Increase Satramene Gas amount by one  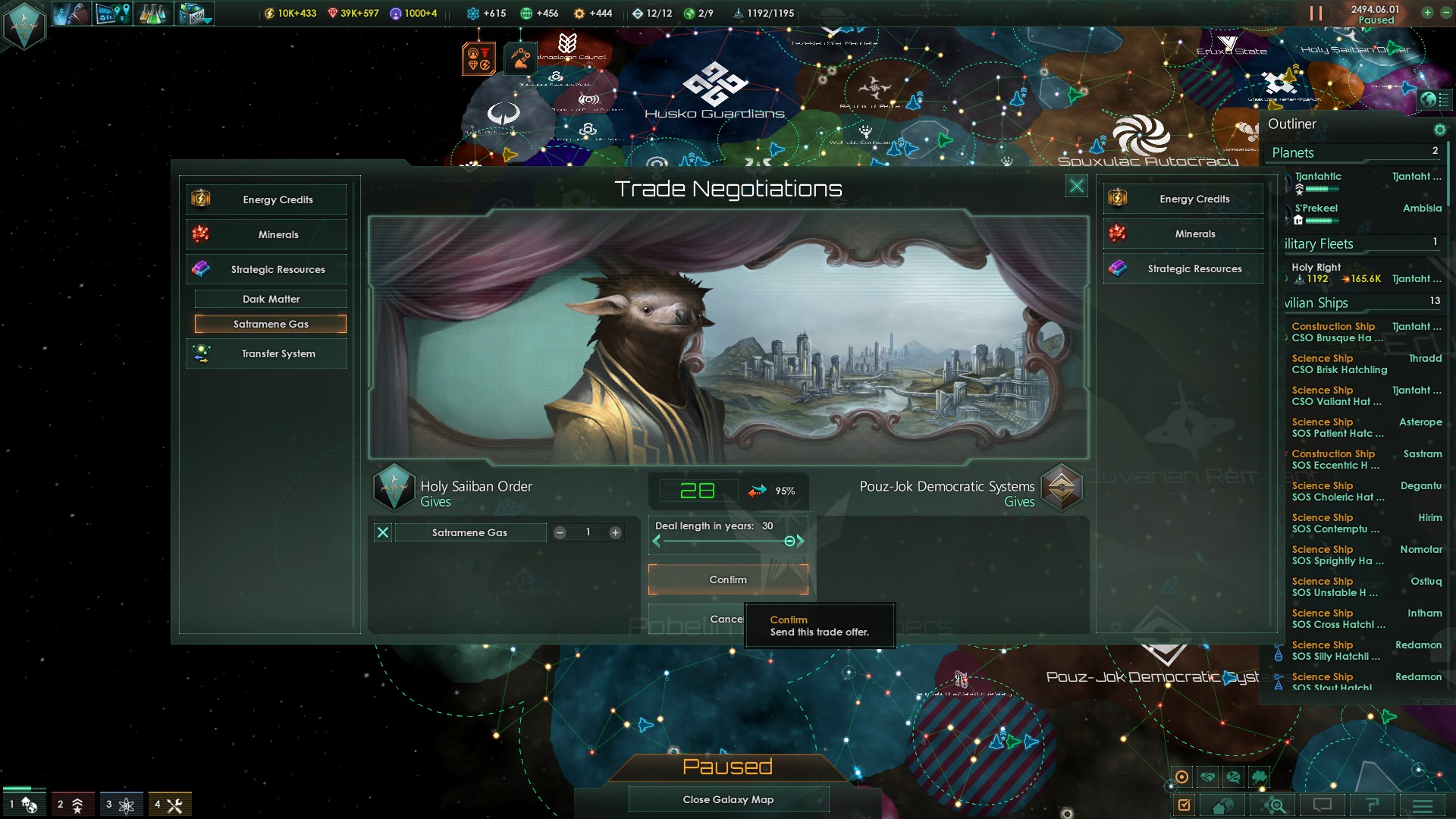click(x=616, y=532)
